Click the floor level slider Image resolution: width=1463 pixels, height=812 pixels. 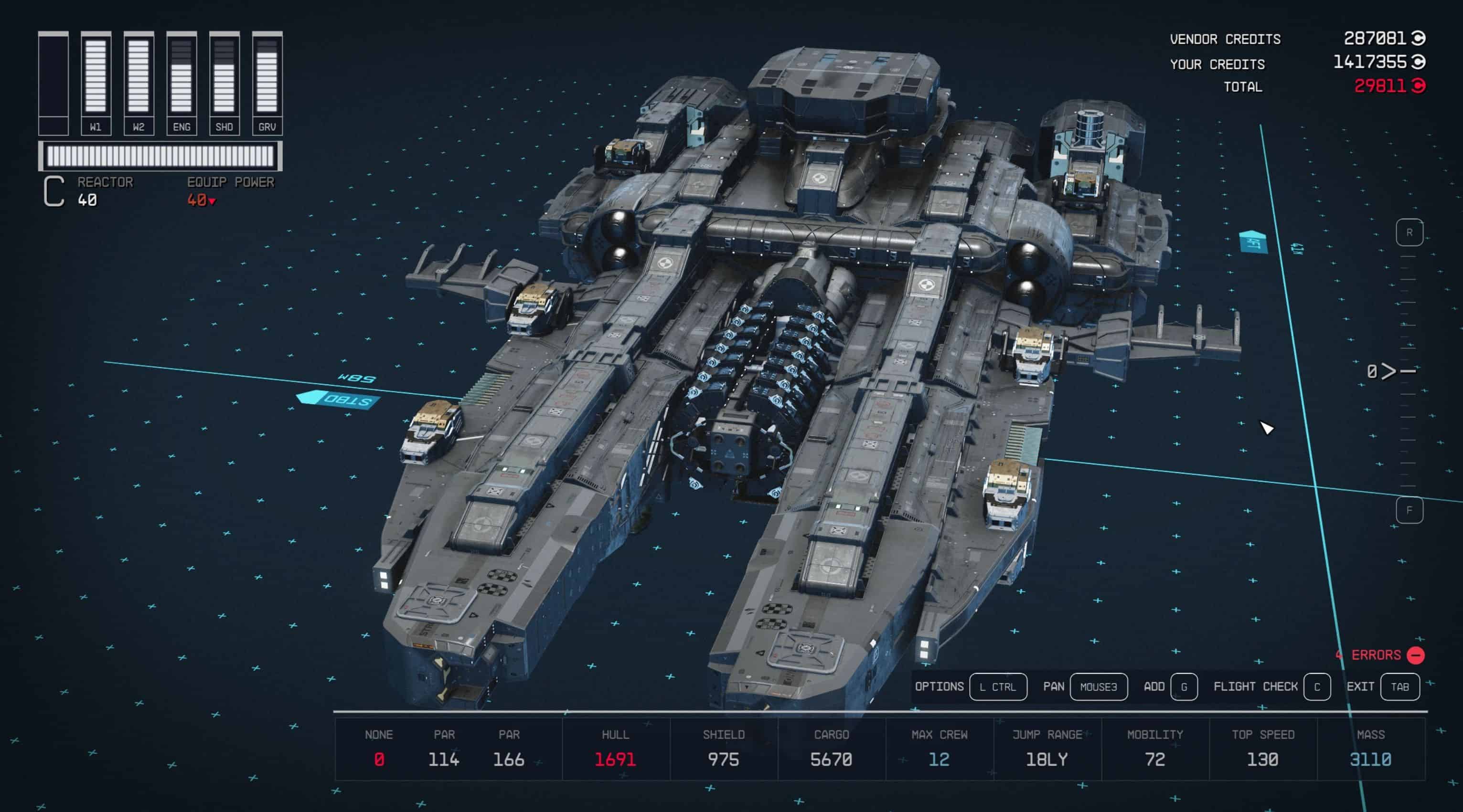[1408, 371]
